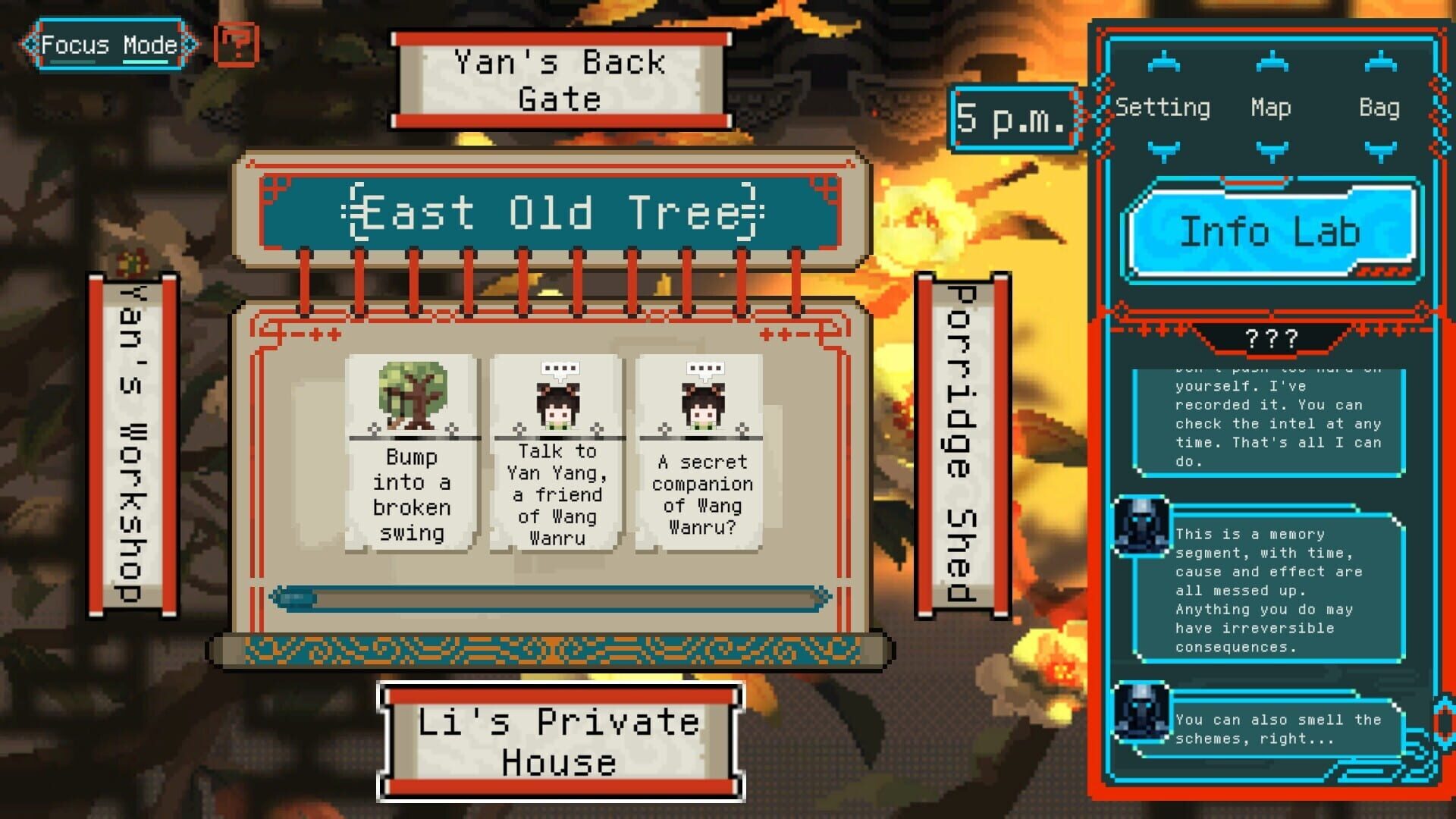
Task: Click the scrollbar below the event cards
Action: coord(550,598)
